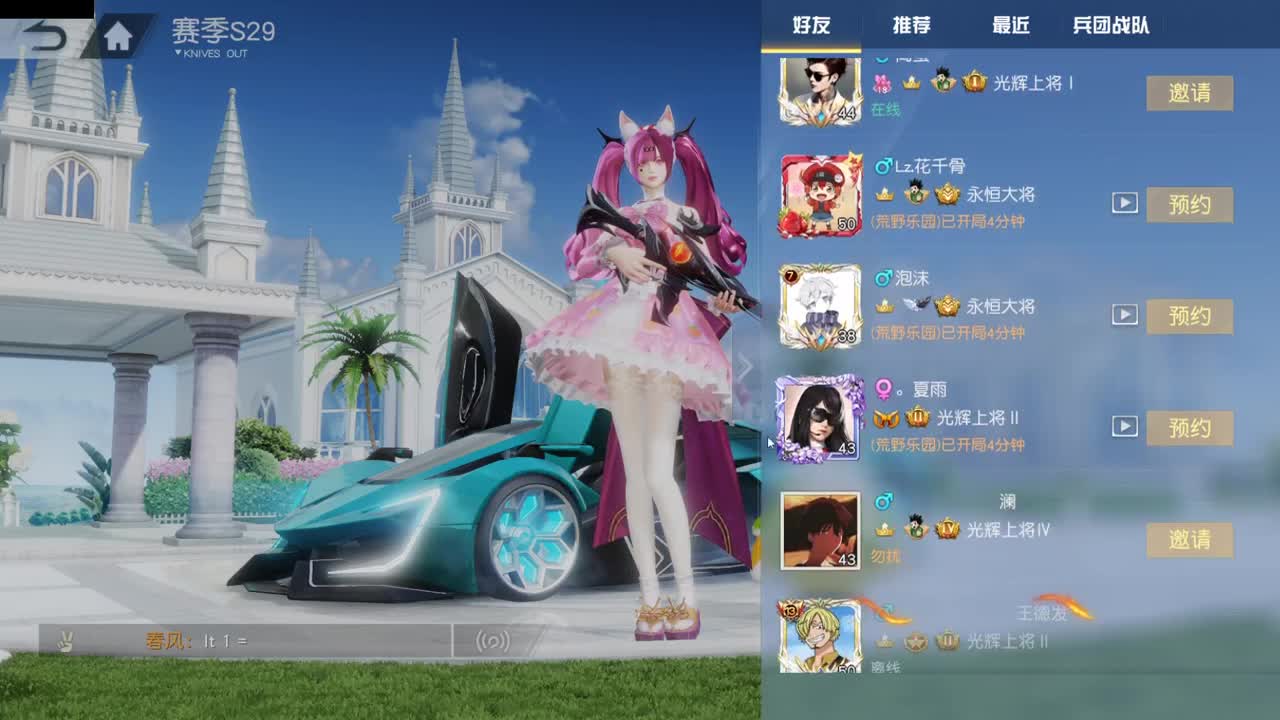Click the female gender icon beside 夏雨

pyautogui.click(x=885, y=389)
